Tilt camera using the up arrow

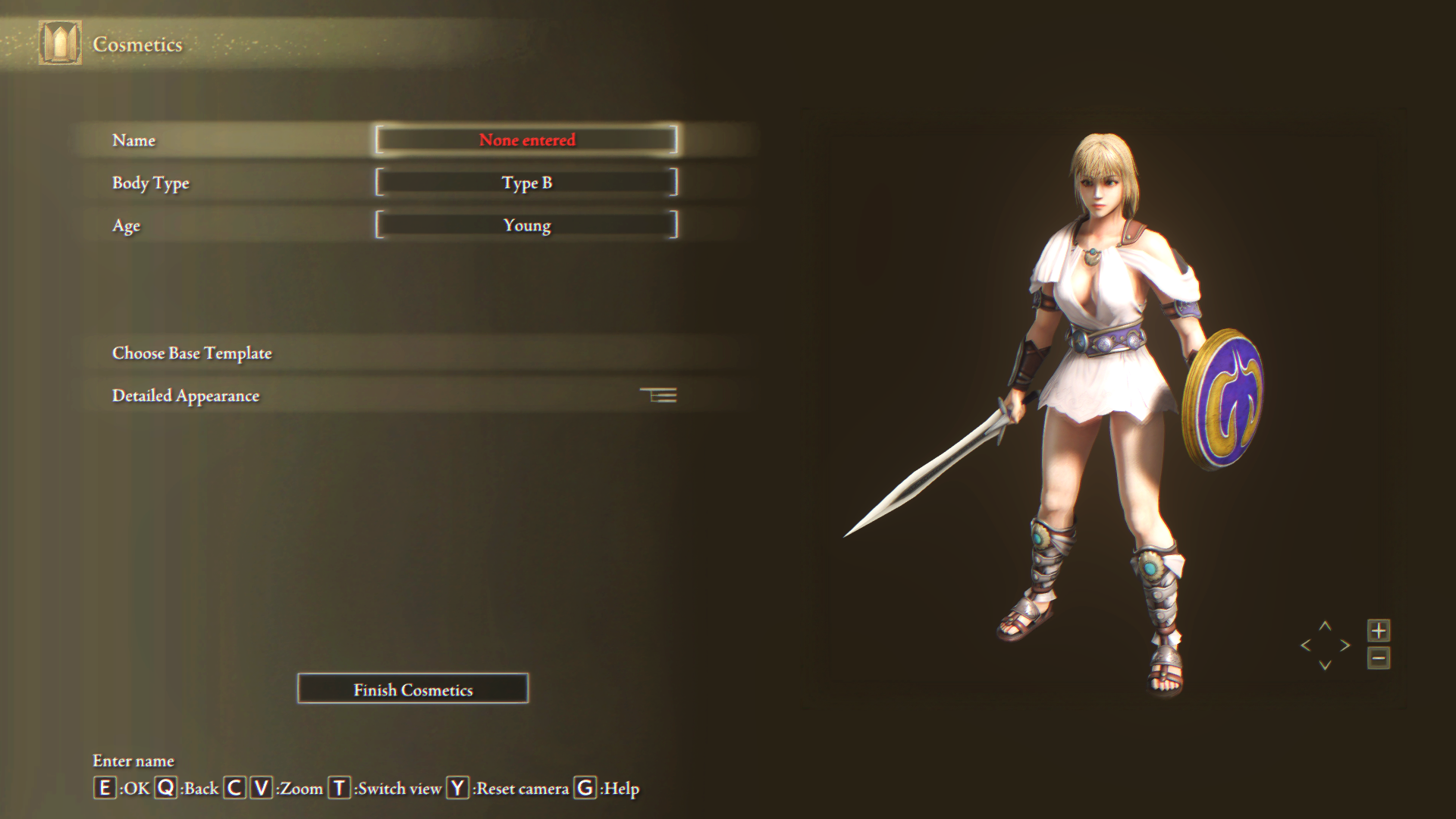(x=1326, y=626)
